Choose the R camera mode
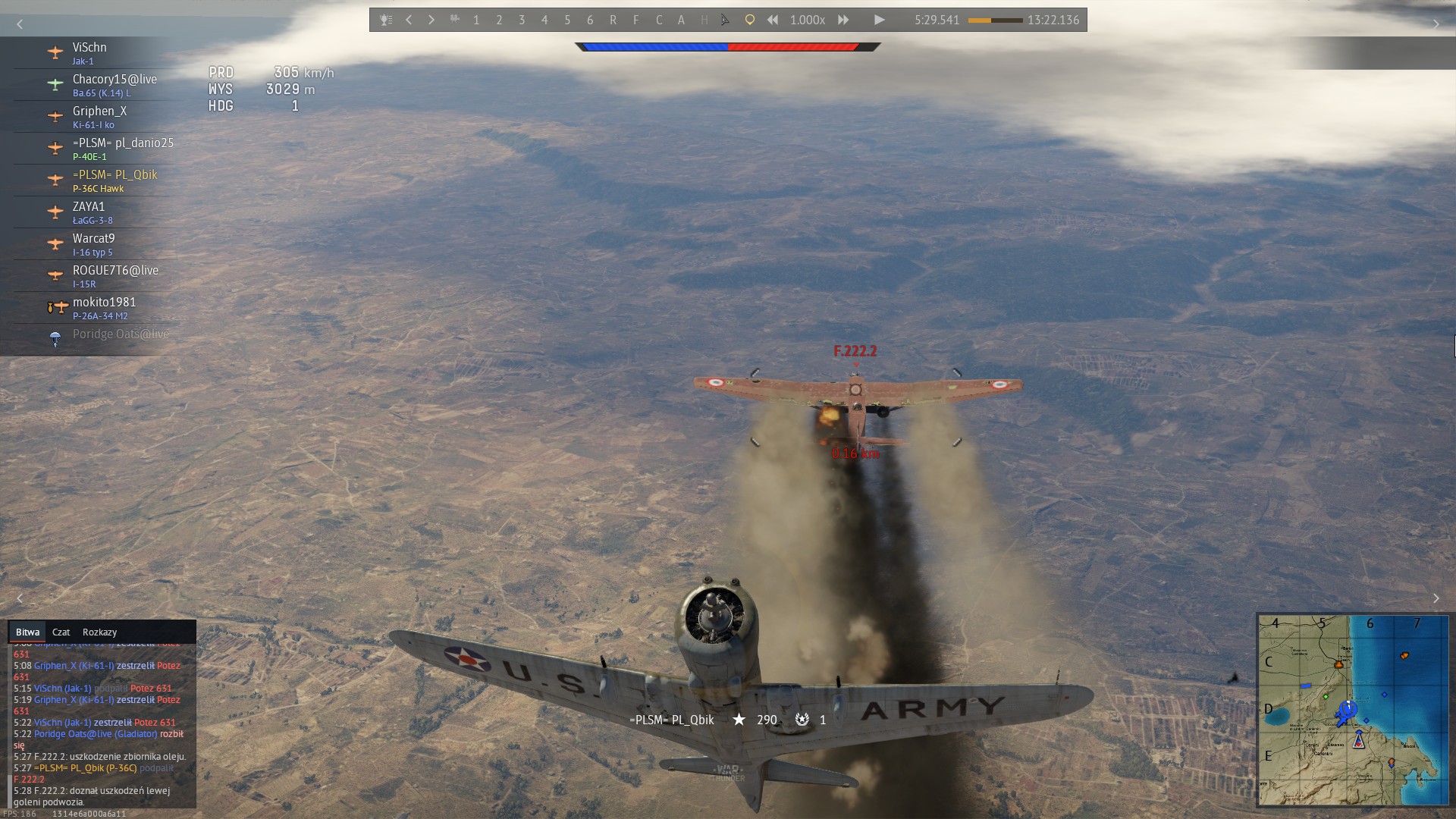The height and width of the screenshot is (819, 1456). pos(613,20)
